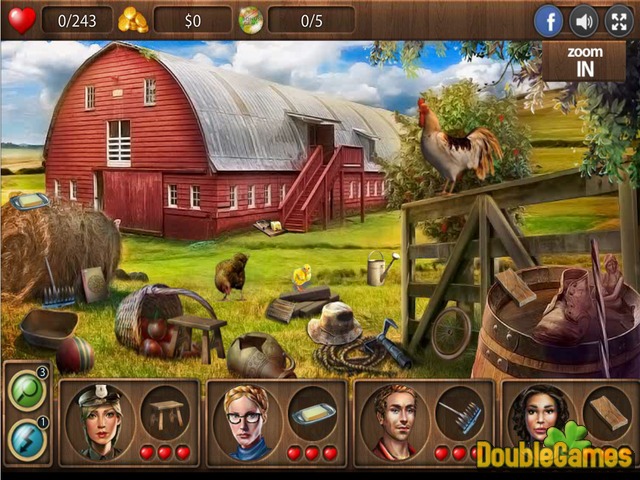
Task: Select the wooden plank item slot
Action: [x=606, y=411]
